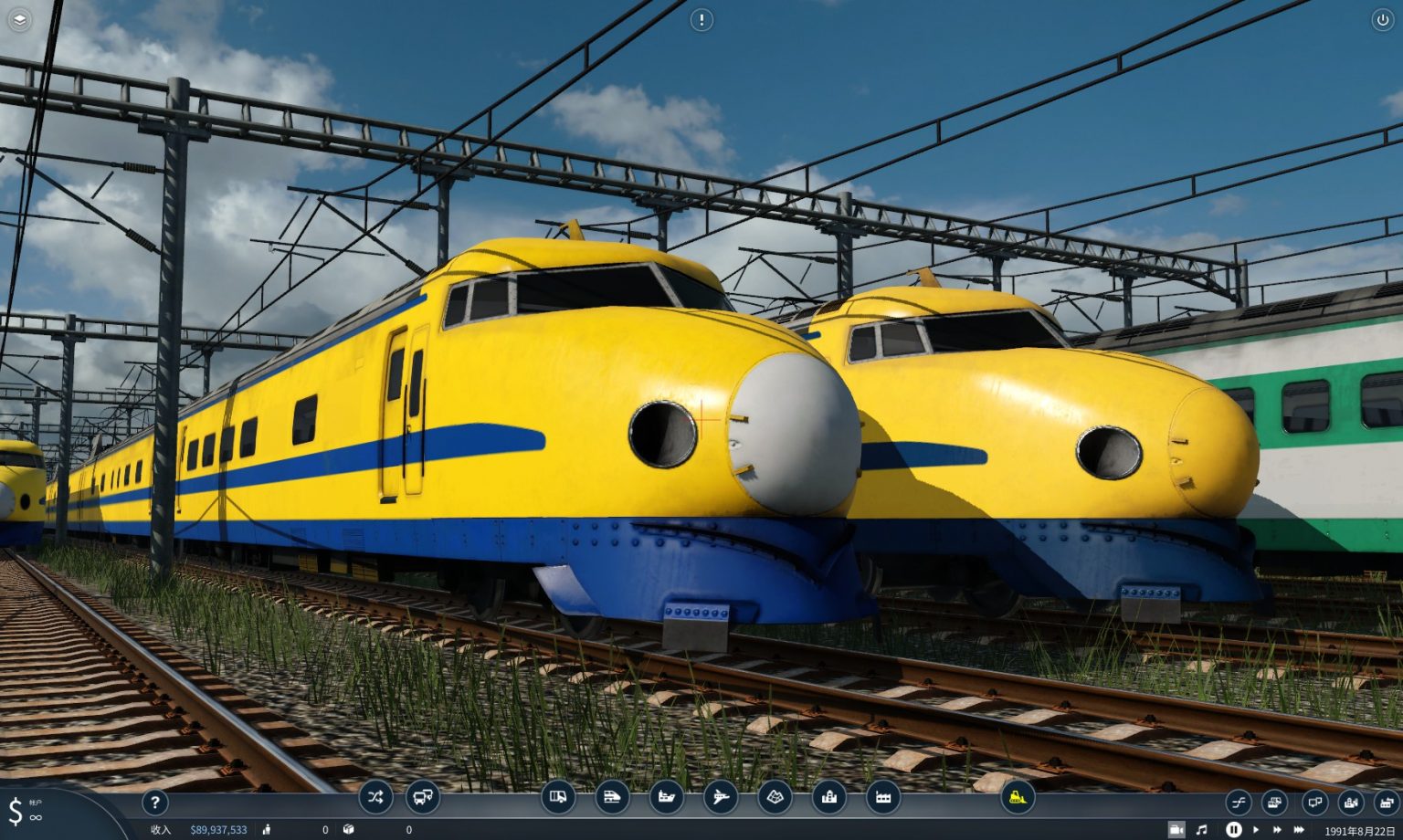The image size is (1403, 840).
Task: Open the aircraft purchase menu
Action: (x=722, y=798)
